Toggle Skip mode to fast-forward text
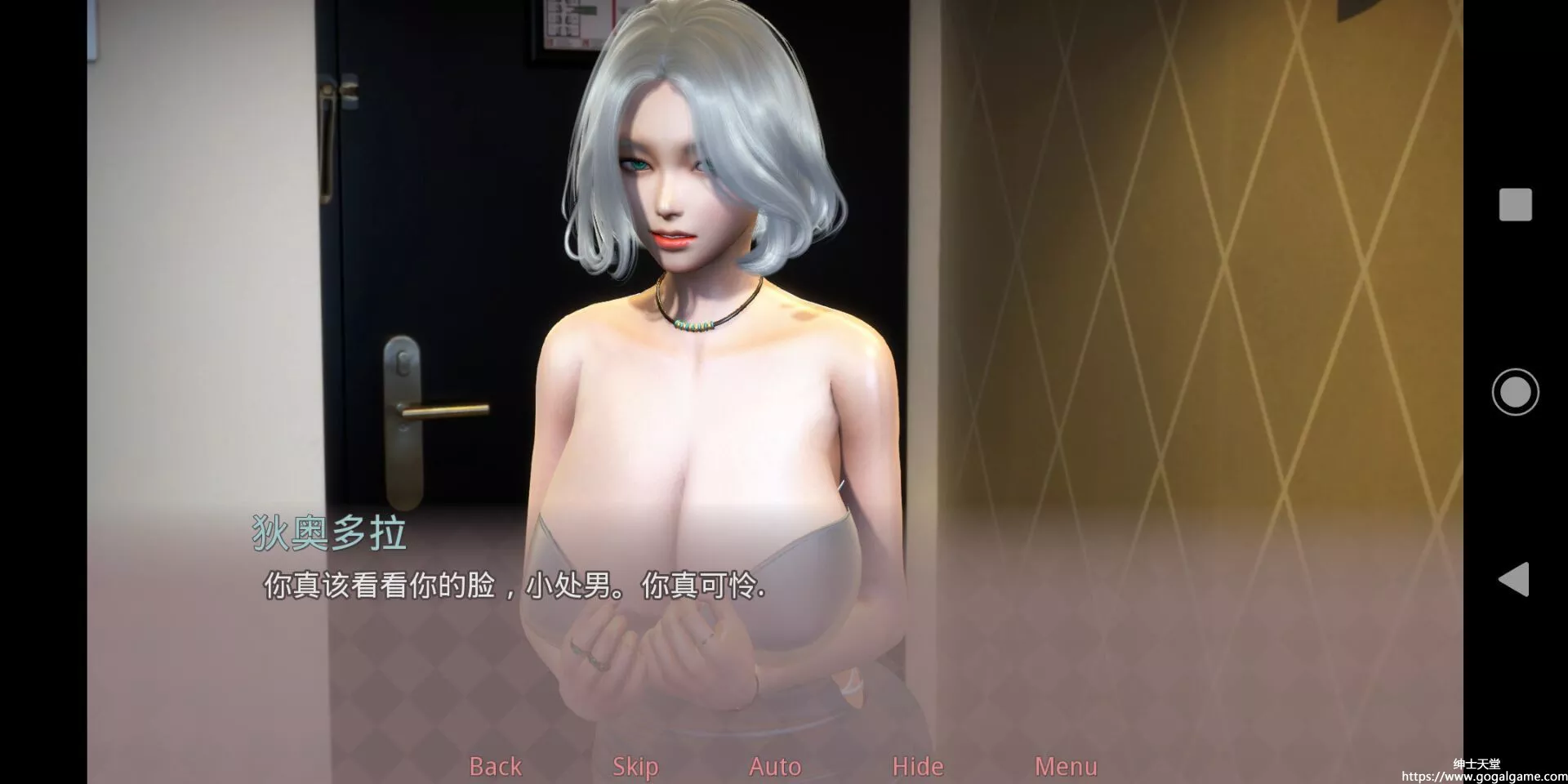Viewport: 1568px width, 784px height. (635, 766)
